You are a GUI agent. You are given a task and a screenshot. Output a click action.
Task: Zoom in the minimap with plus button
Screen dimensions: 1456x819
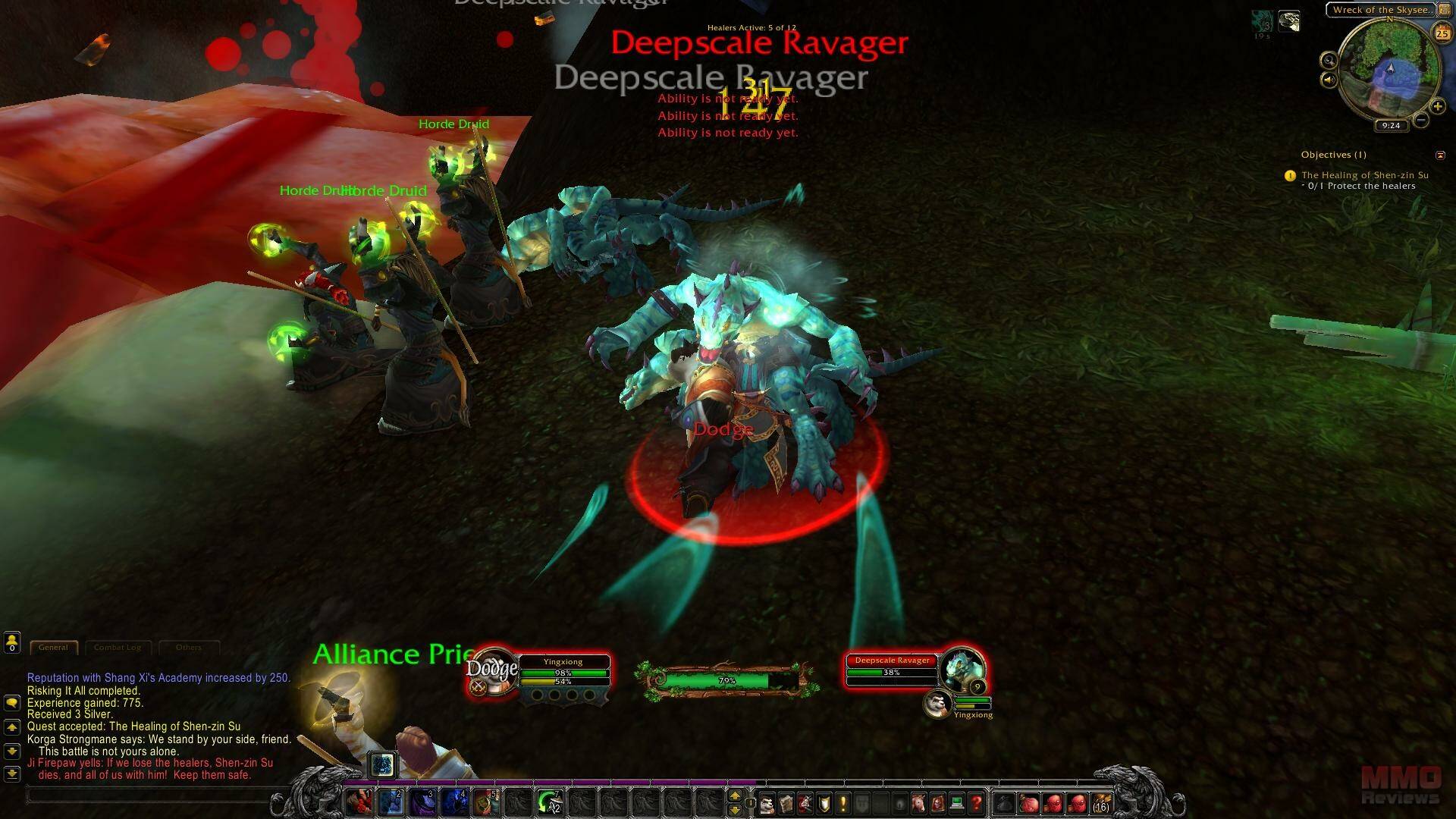pyautogui.click(x=1437, y=106)
